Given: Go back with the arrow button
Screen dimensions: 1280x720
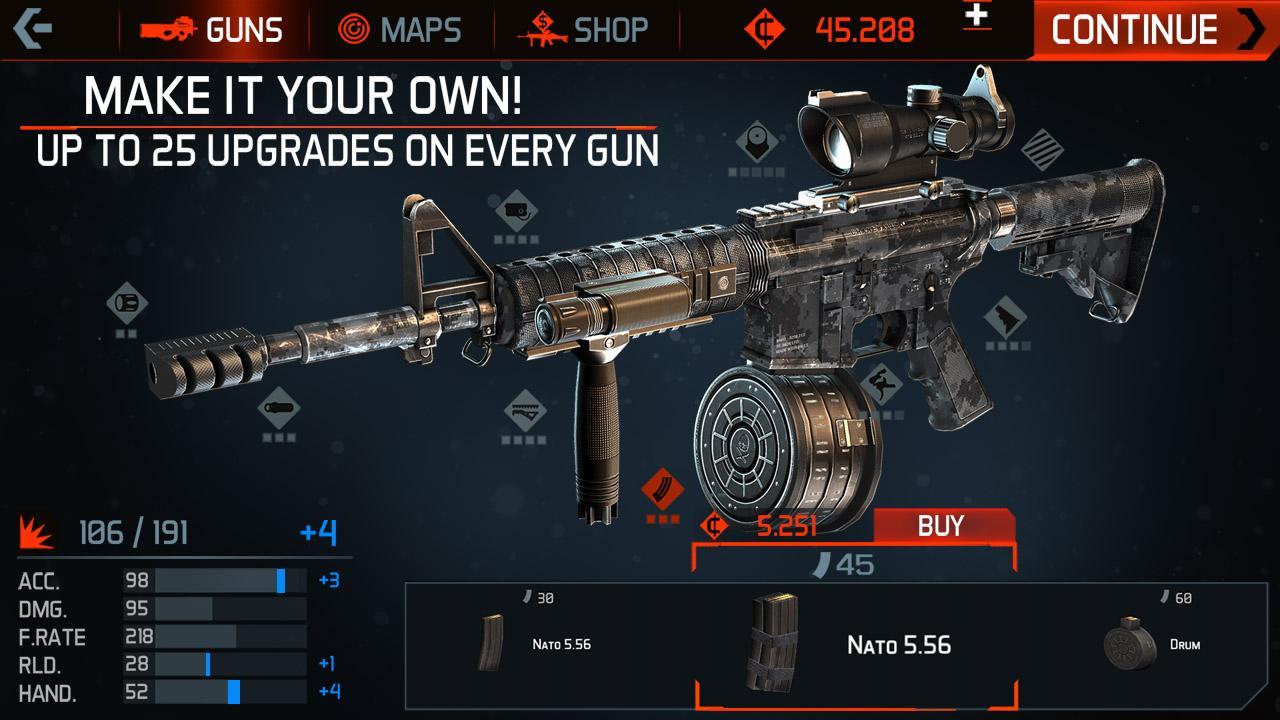Looking at the screenshot, I should (x=33, y=28).
